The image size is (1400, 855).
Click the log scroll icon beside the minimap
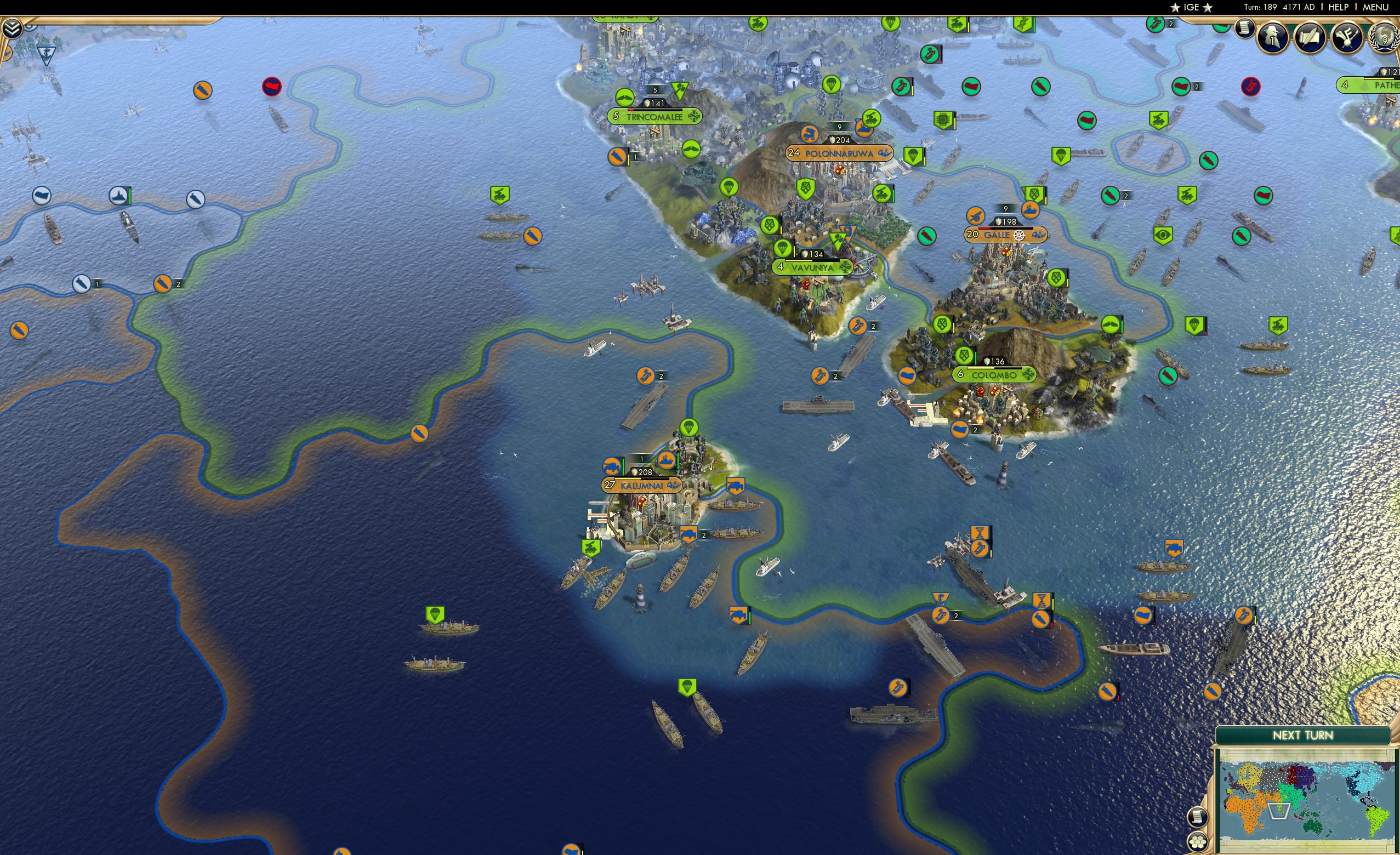click(x=1198, y=818)
